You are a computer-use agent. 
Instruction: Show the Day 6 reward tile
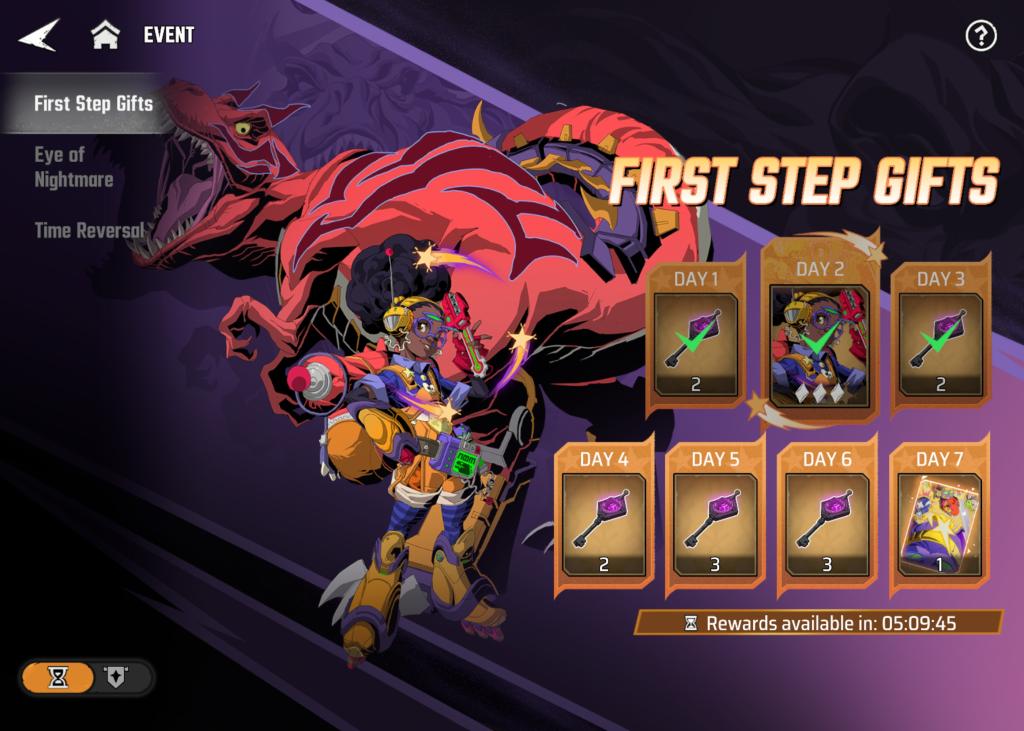826,522
